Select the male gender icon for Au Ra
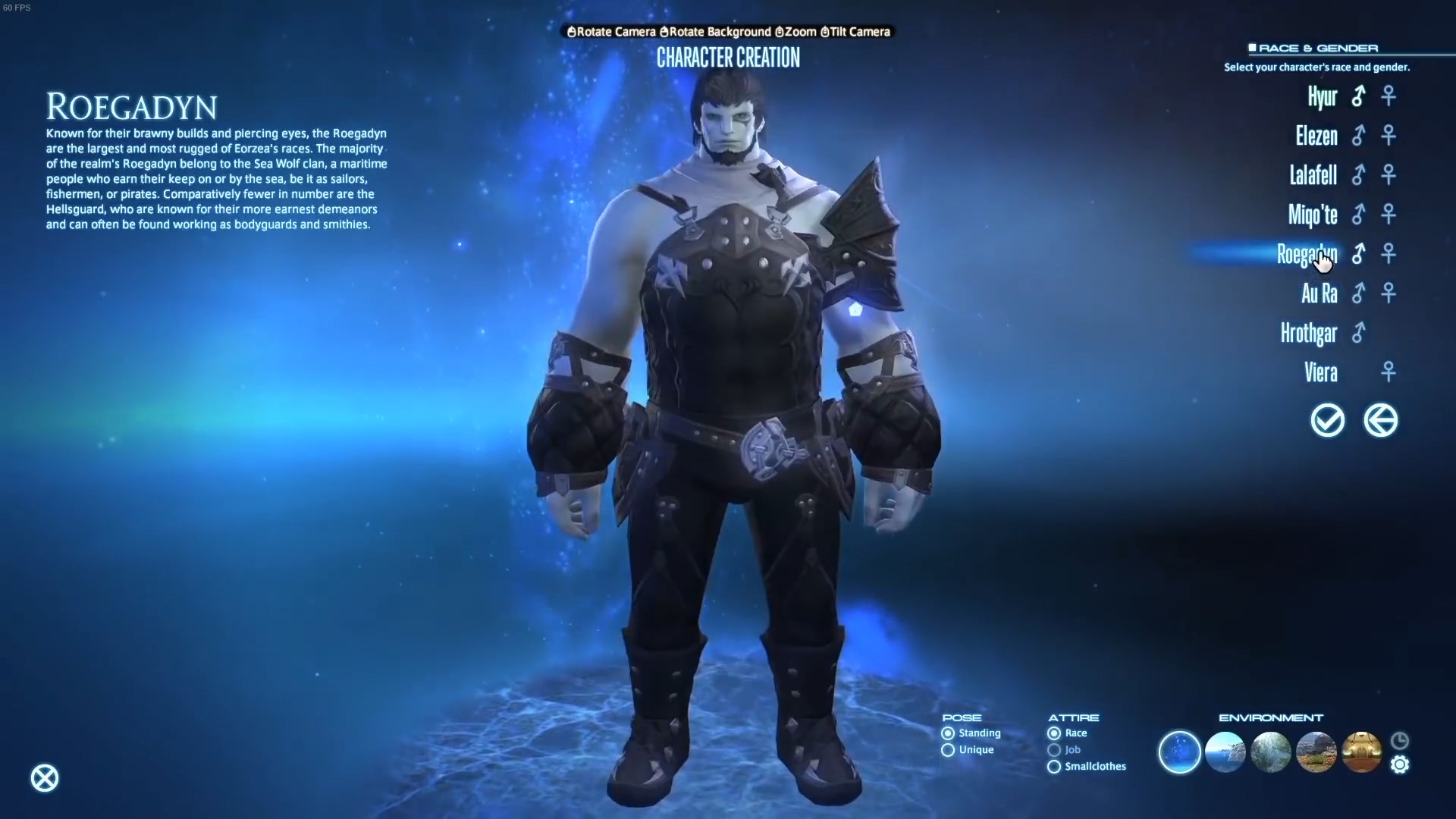 pyautogui.click(x=1360, y=293)
